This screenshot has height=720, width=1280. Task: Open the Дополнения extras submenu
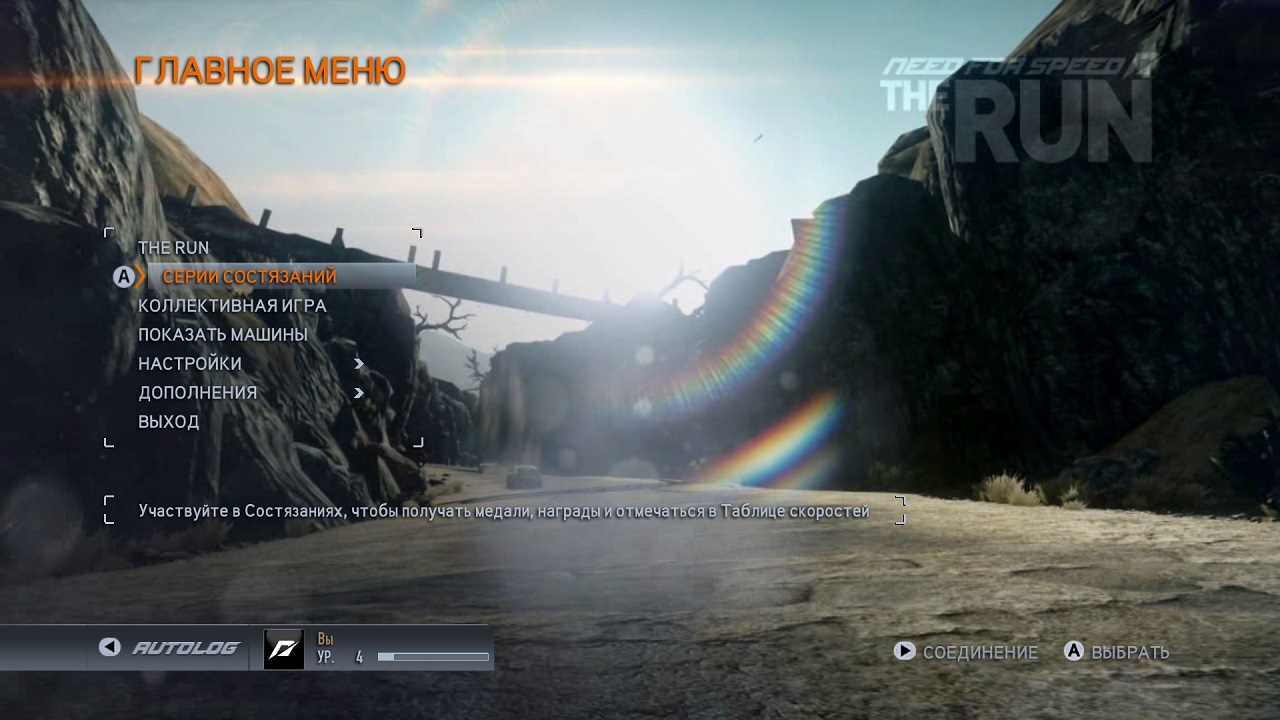coord(198,392)
